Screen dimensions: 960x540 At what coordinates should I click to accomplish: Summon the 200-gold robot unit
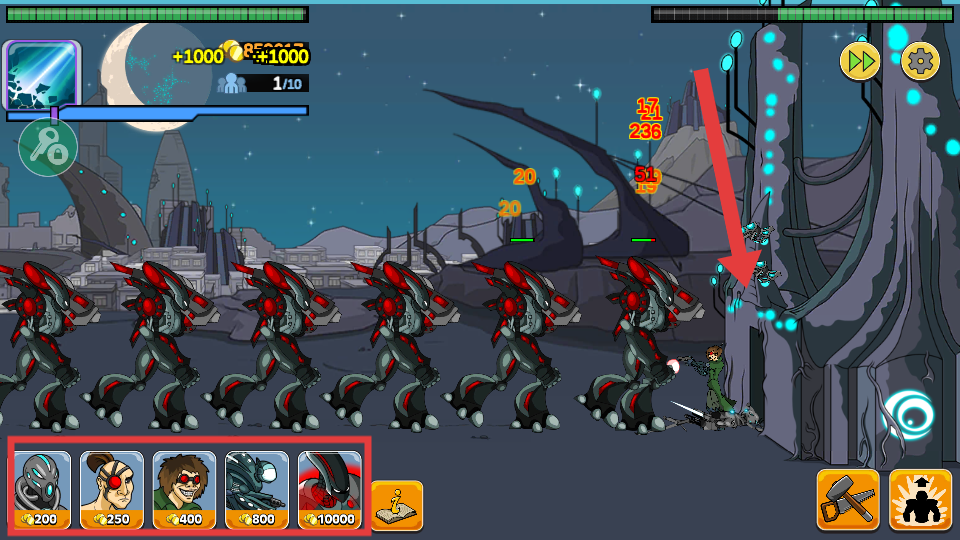click(x=43, y=489)
